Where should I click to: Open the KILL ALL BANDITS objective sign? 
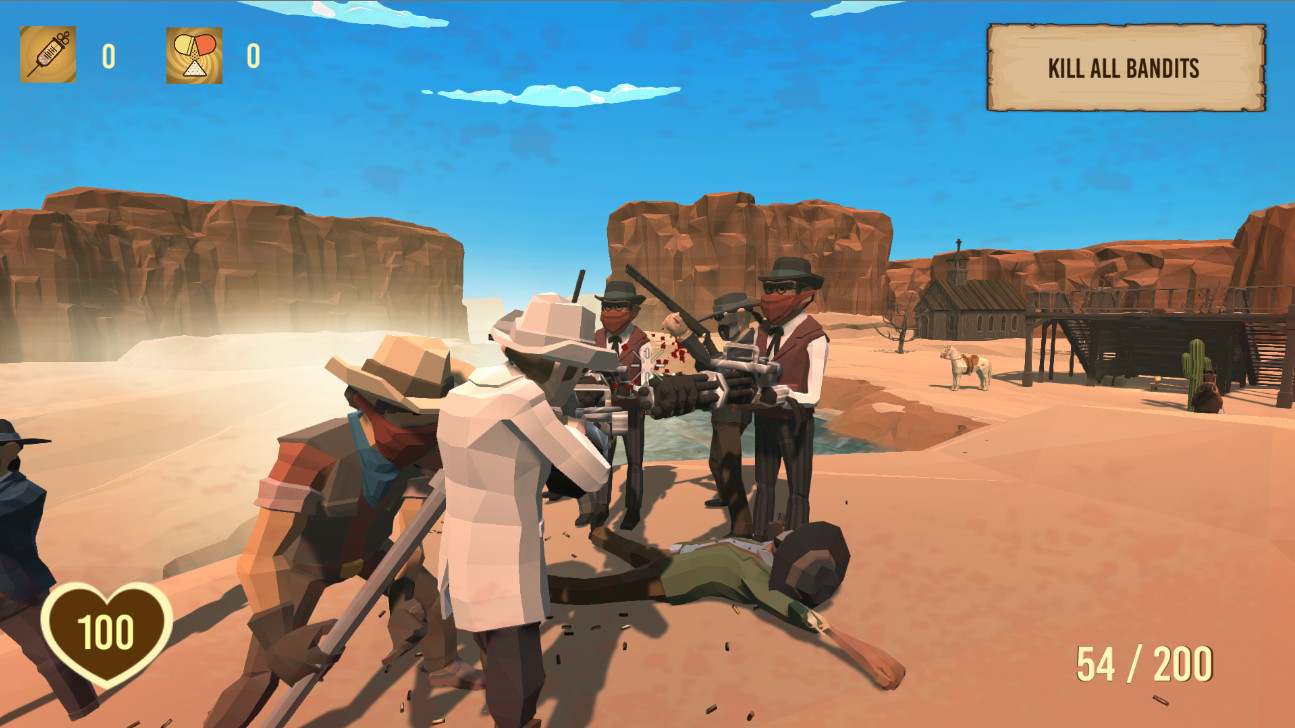pyautogui.click(x=1124, y=68)
